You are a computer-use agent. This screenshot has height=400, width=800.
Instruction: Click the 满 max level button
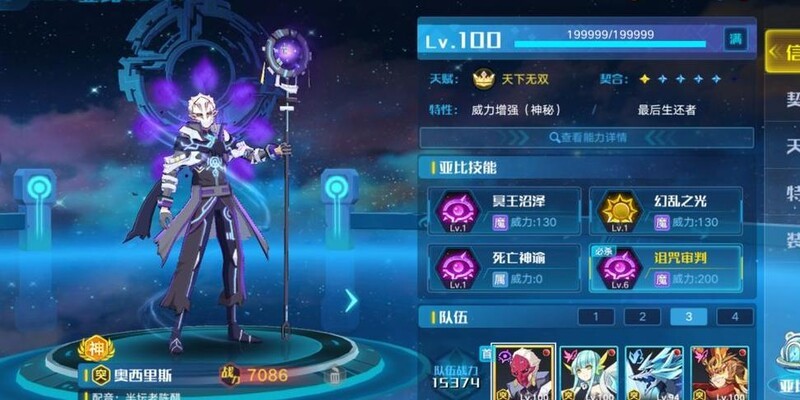pyautogui.click(x=736, y=40)
